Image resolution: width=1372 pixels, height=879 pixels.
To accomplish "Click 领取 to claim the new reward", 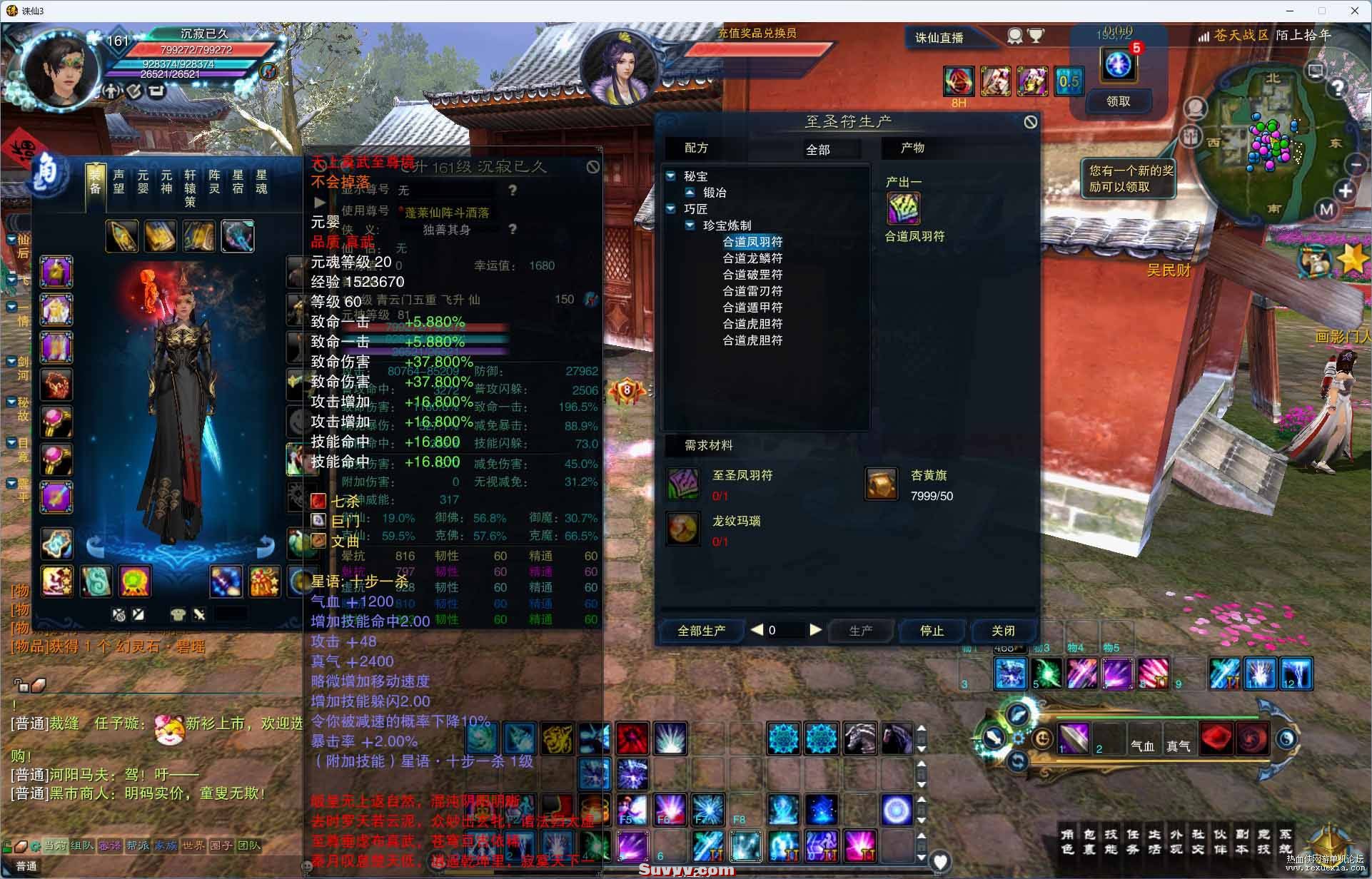I will (1119, 101).
